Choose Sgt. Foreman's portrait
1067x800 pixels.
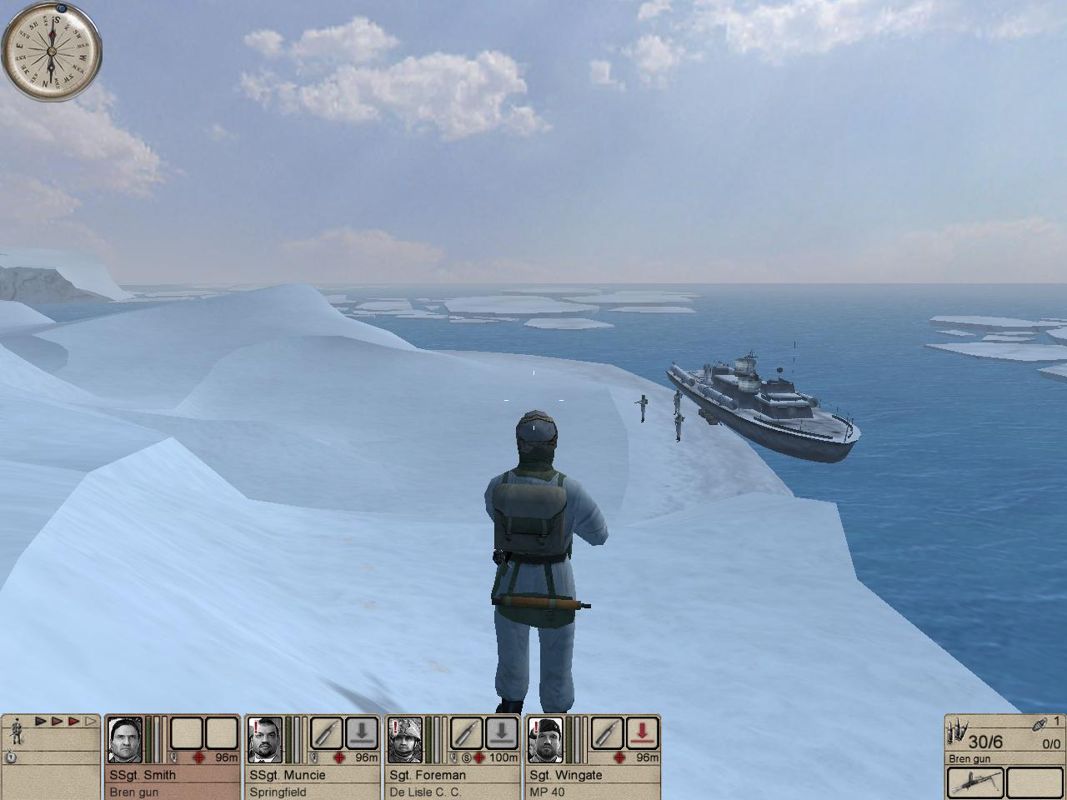405,741
